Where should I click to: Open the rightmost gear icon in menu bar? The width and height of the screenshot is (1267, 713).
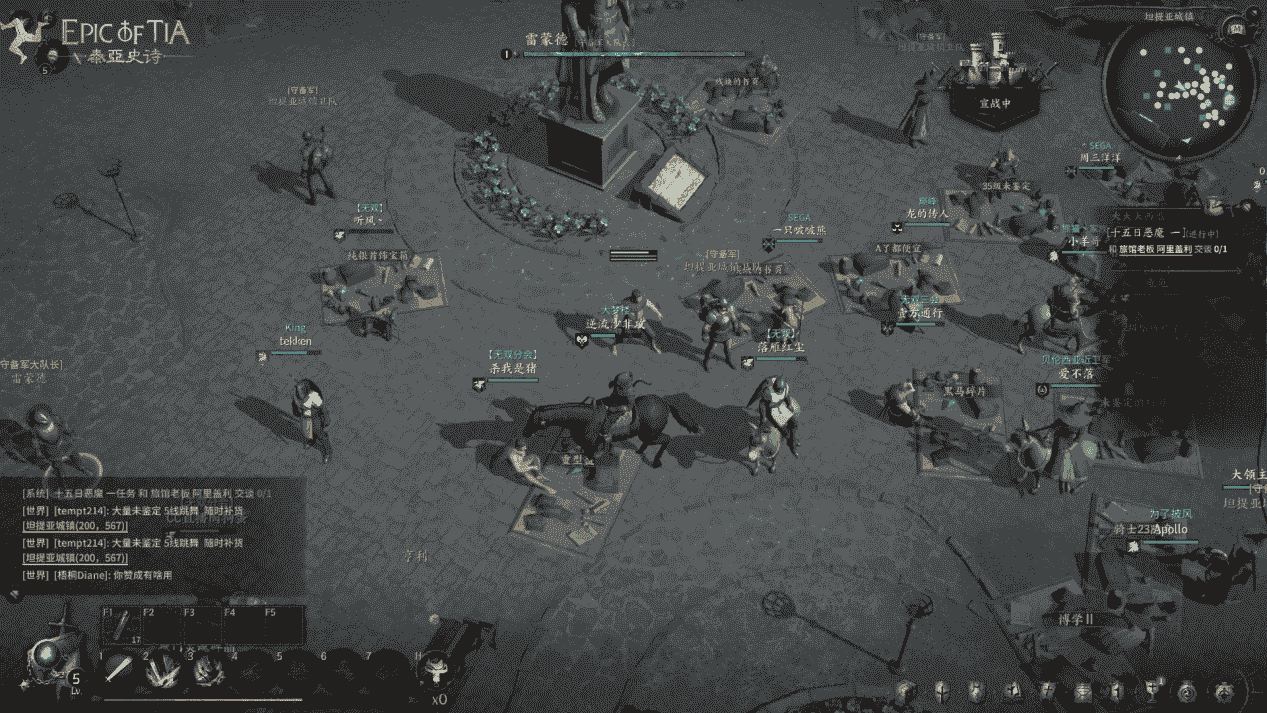pos(1223,690)
